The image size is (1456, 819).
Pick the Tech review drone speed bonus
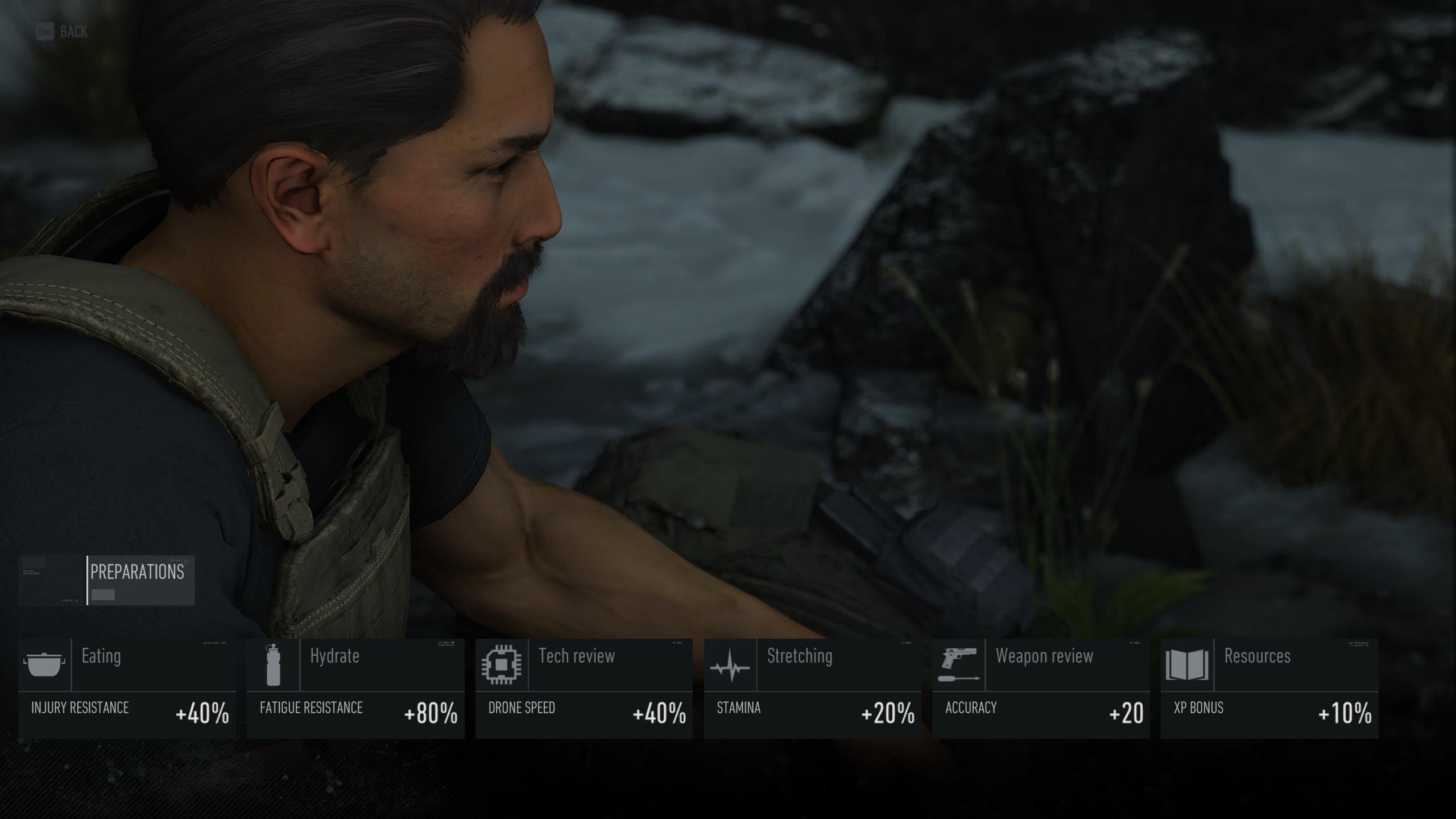[x=584, y=688]
